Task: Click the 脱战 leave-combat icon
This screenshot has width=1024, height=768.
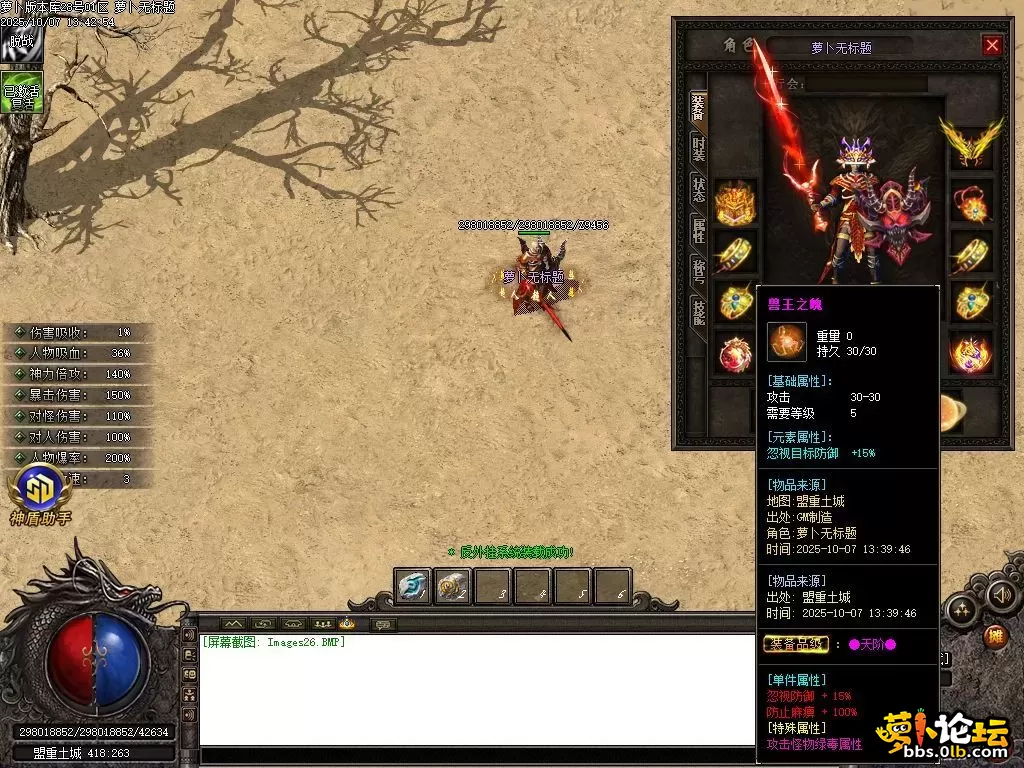Action: [x=20, y=44]
